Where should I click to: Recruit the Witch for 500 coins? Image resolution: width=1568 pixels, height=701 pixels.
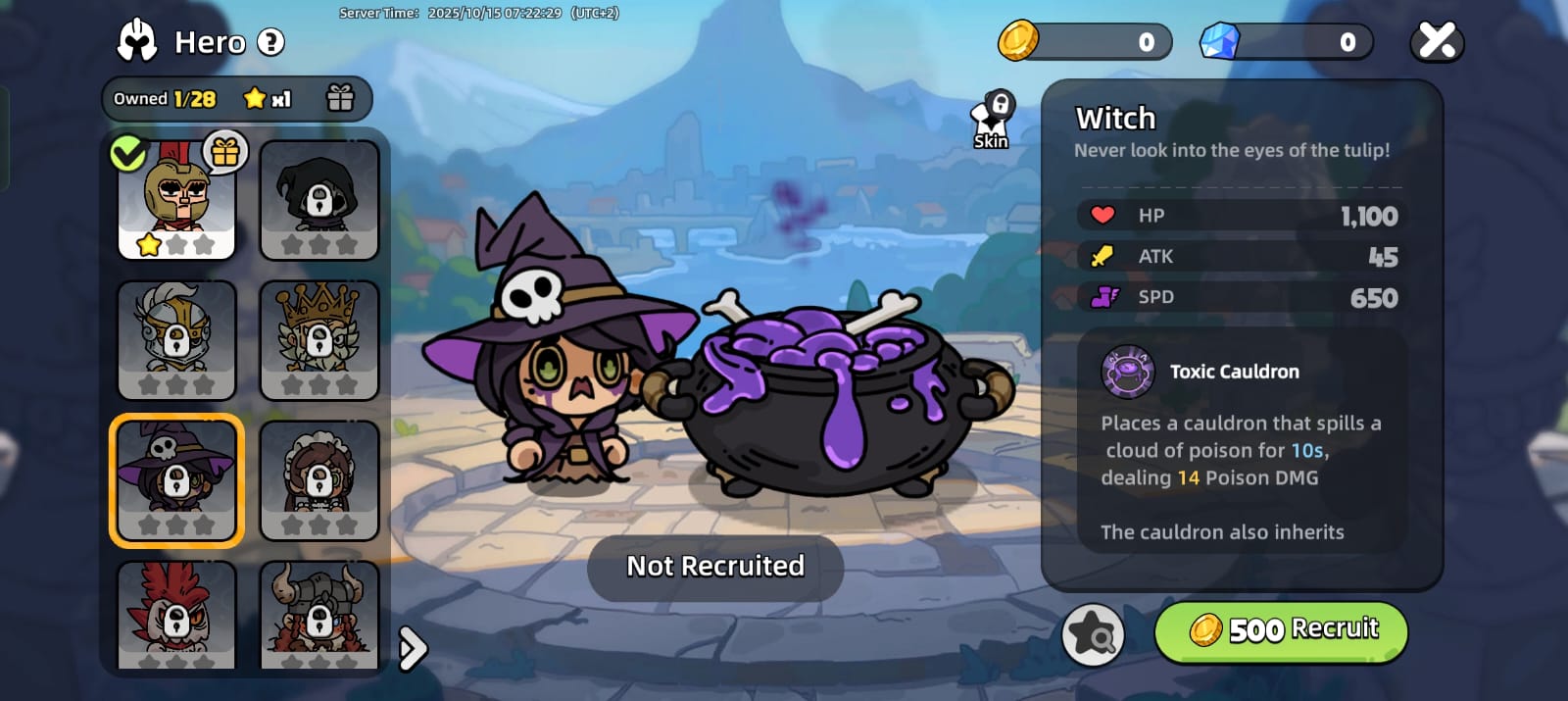pos(1281,630)
